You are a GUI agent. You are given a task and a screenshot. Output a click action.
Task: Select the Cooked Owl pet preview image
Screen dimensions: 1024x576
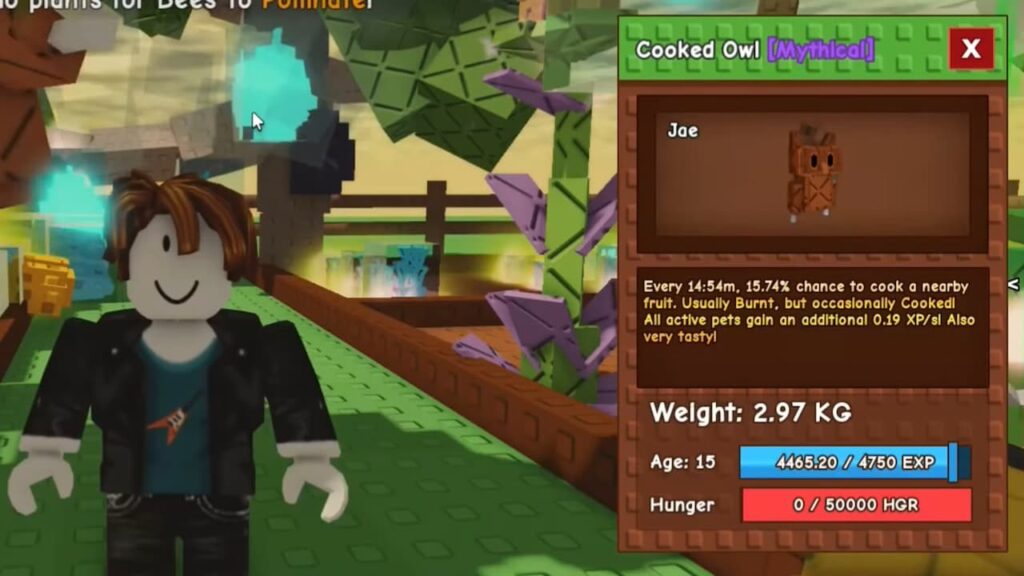812,170
